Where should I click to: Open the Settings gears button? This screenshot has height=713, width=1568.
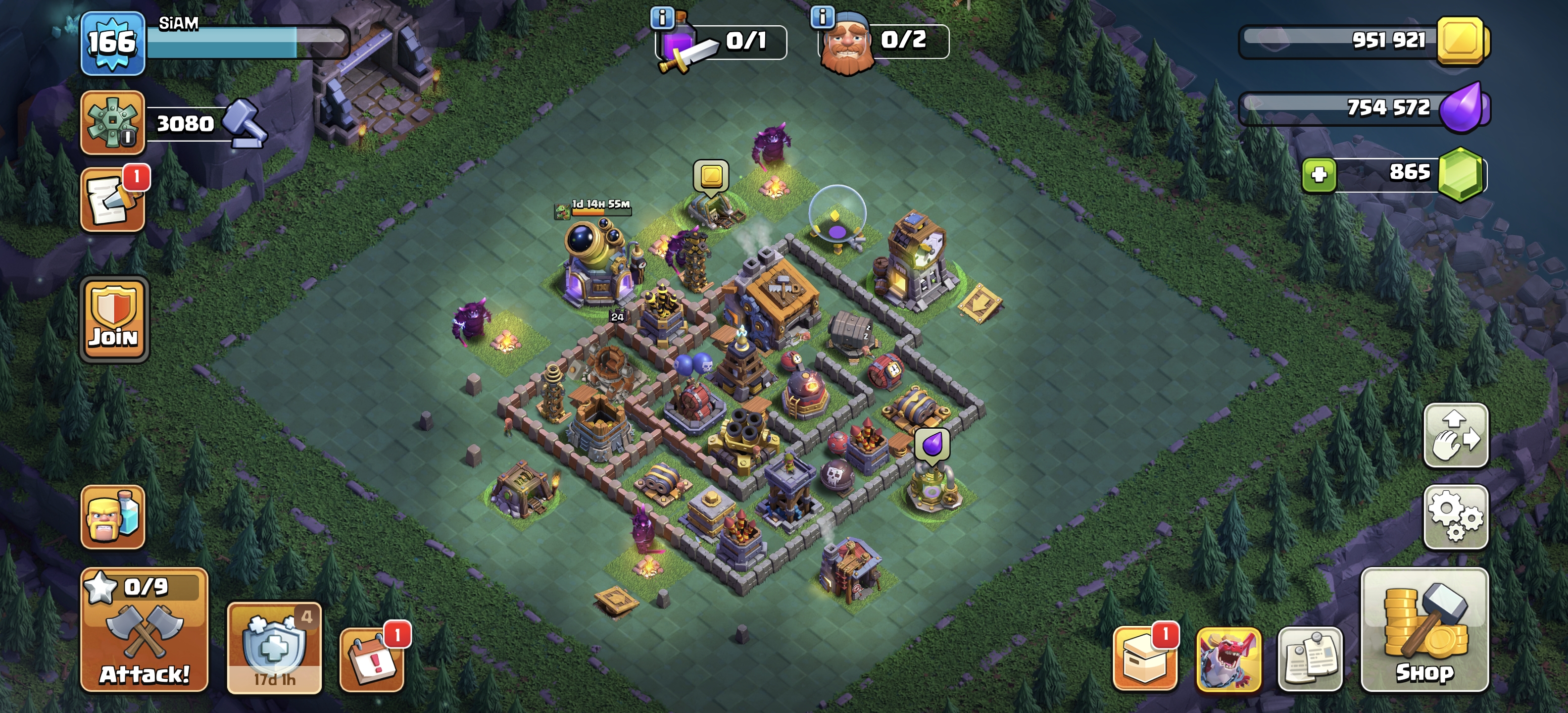click(1455, 517)
